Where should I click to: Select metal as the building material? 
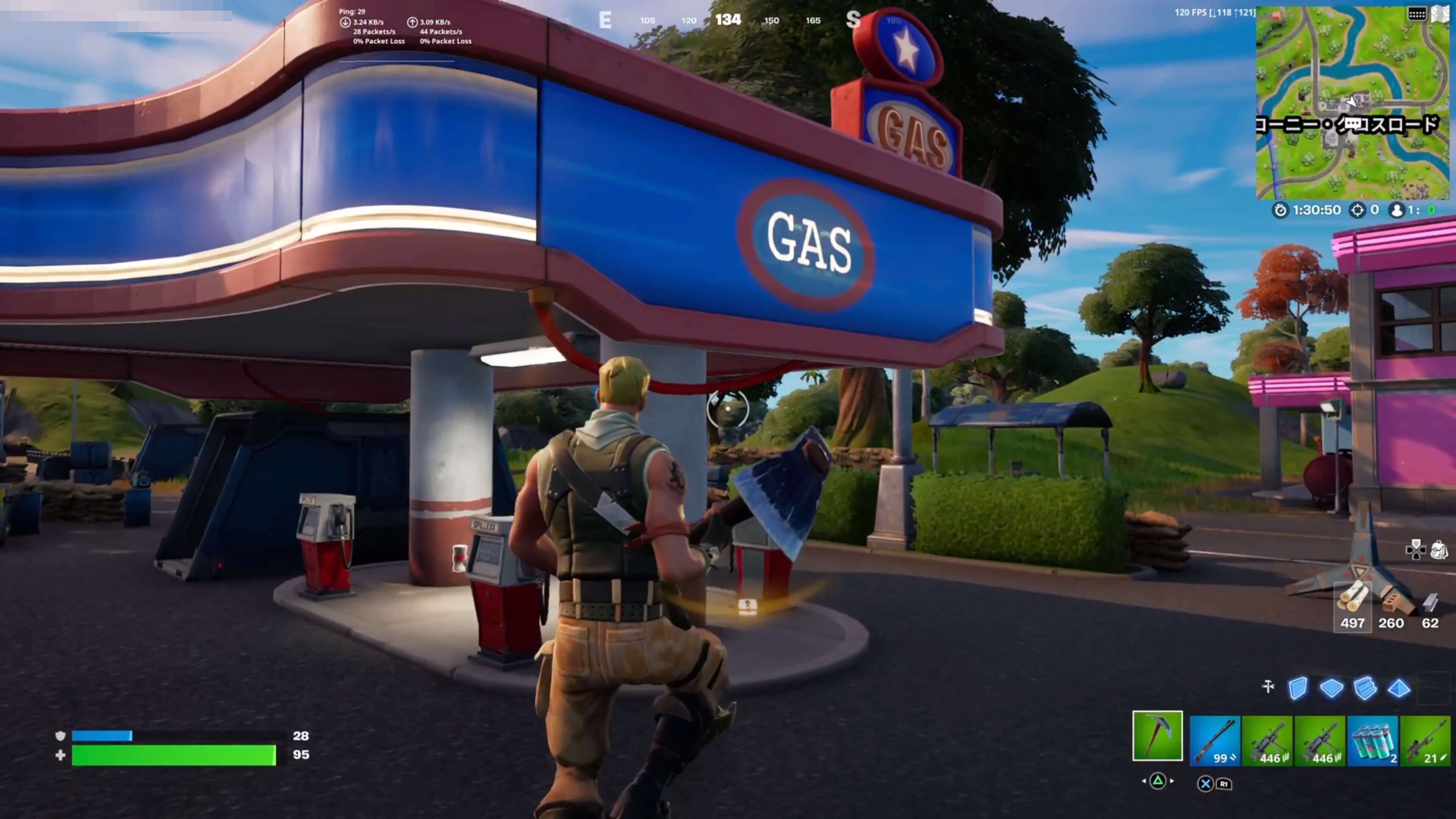coord(1430,606)
